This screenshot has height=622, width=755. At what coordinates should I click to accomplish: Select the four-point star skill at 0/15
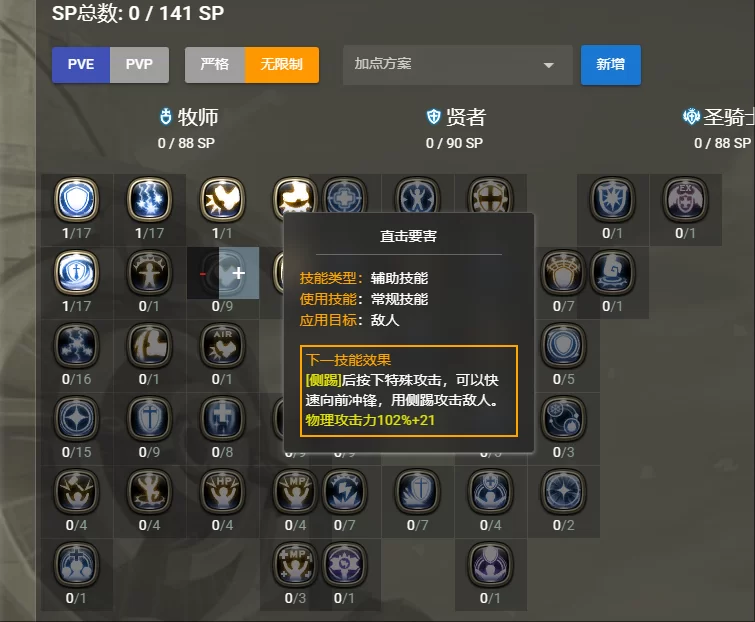[x=76, y=417]
